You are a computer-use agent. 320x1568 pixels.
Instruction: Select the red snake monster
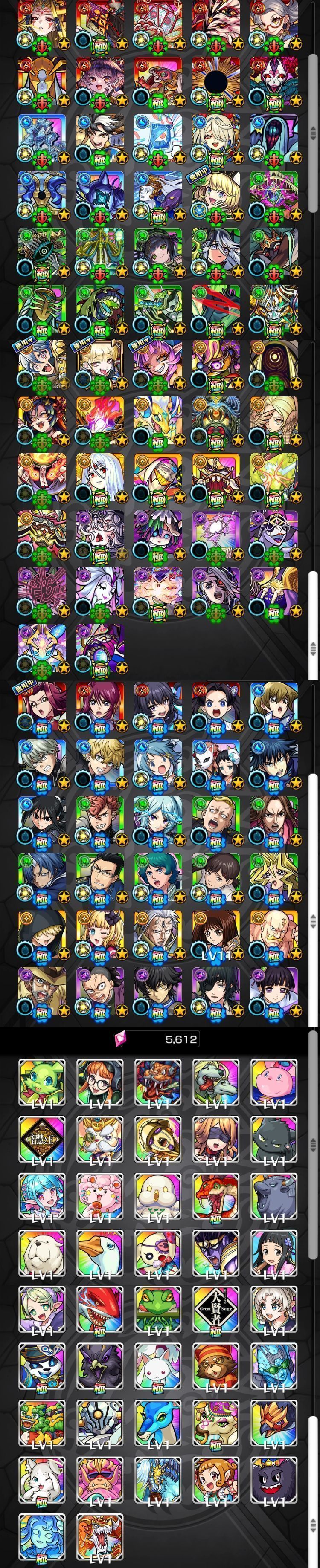216,1195
